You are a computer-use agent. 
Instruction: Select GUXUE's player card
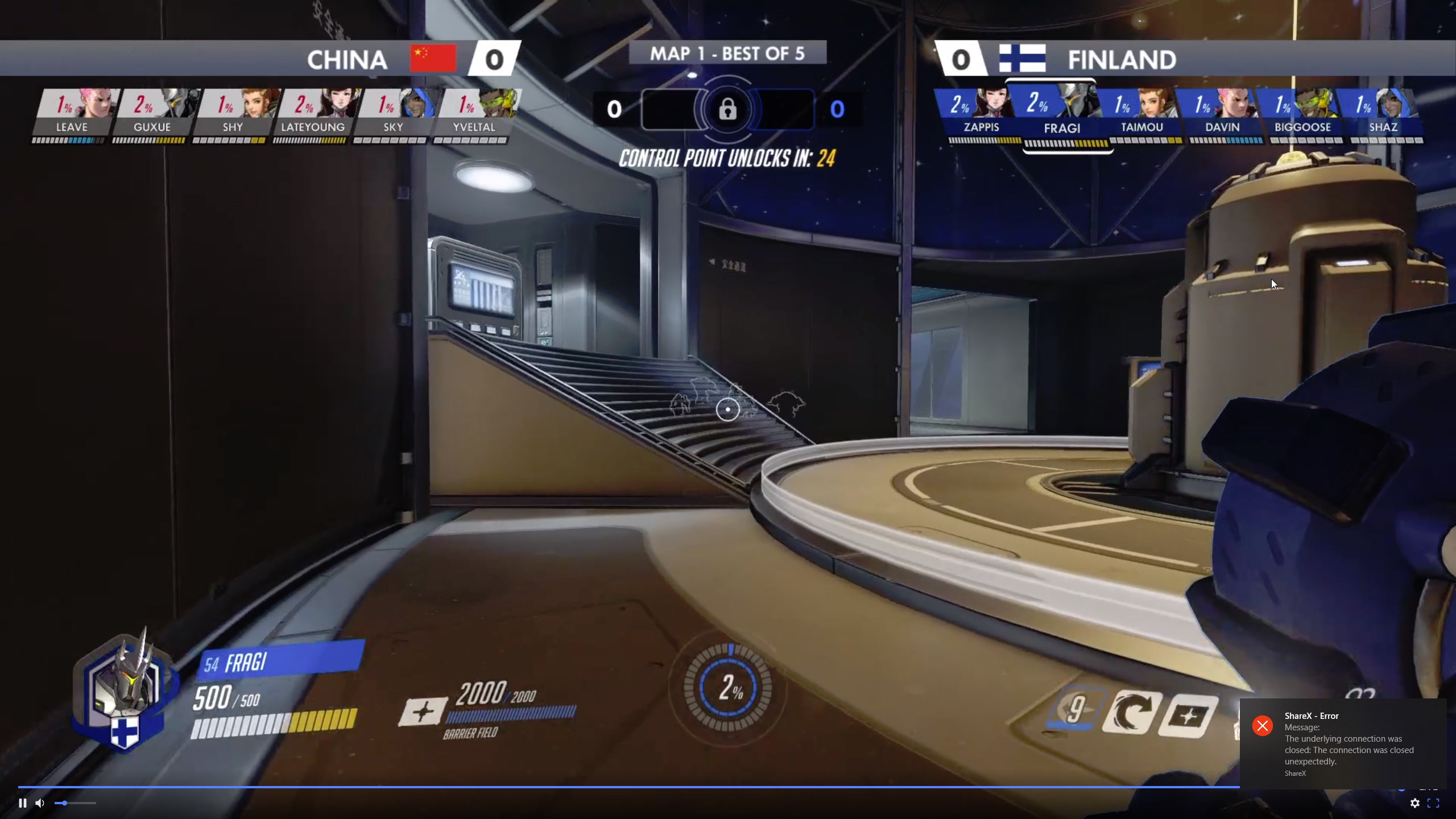(152, 114)
